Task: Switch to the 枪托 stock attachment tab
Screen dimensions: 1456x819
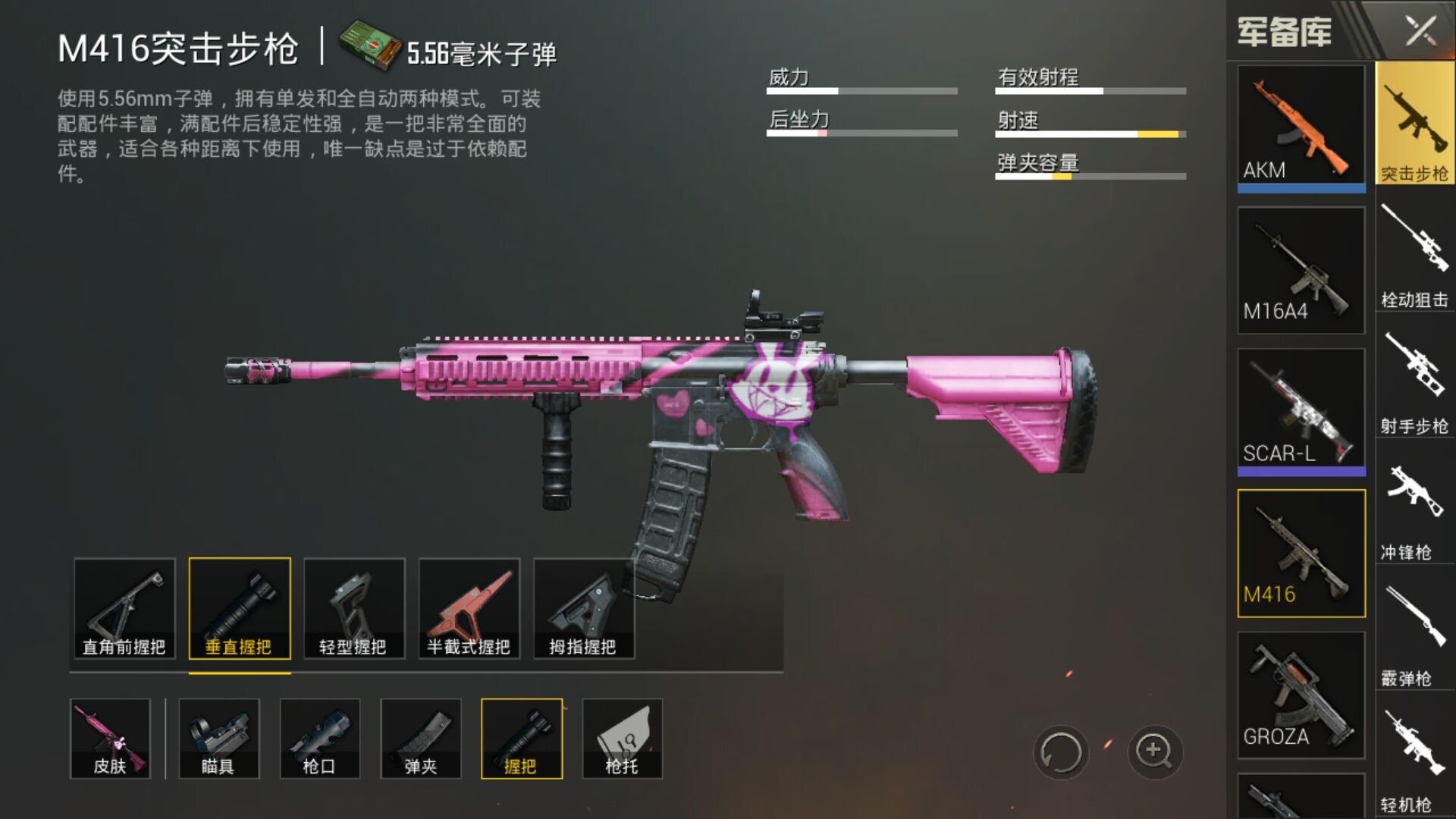Action: click(x=622, y=738)
